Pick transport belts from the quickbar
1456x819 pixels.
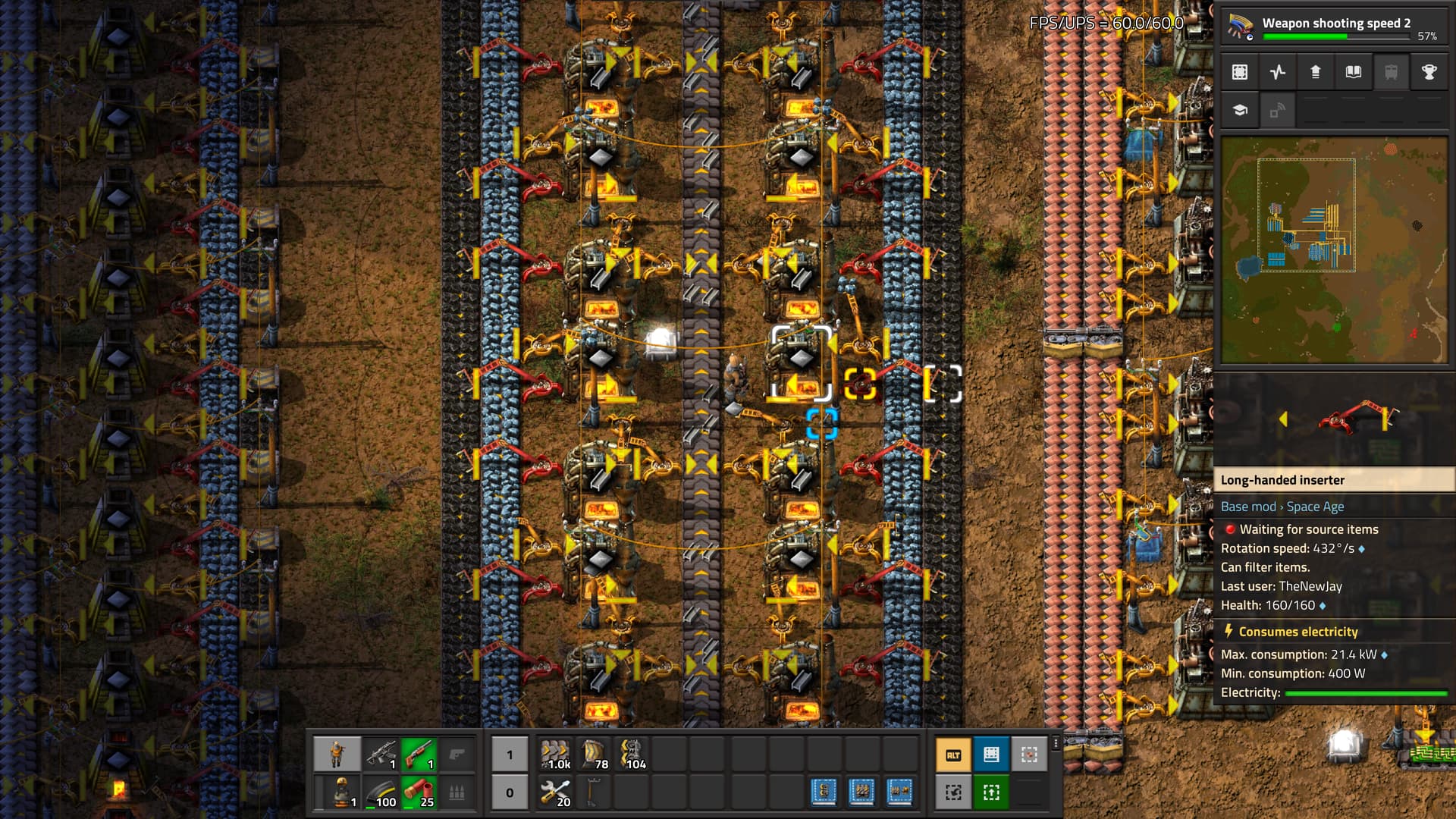(556, 754)
